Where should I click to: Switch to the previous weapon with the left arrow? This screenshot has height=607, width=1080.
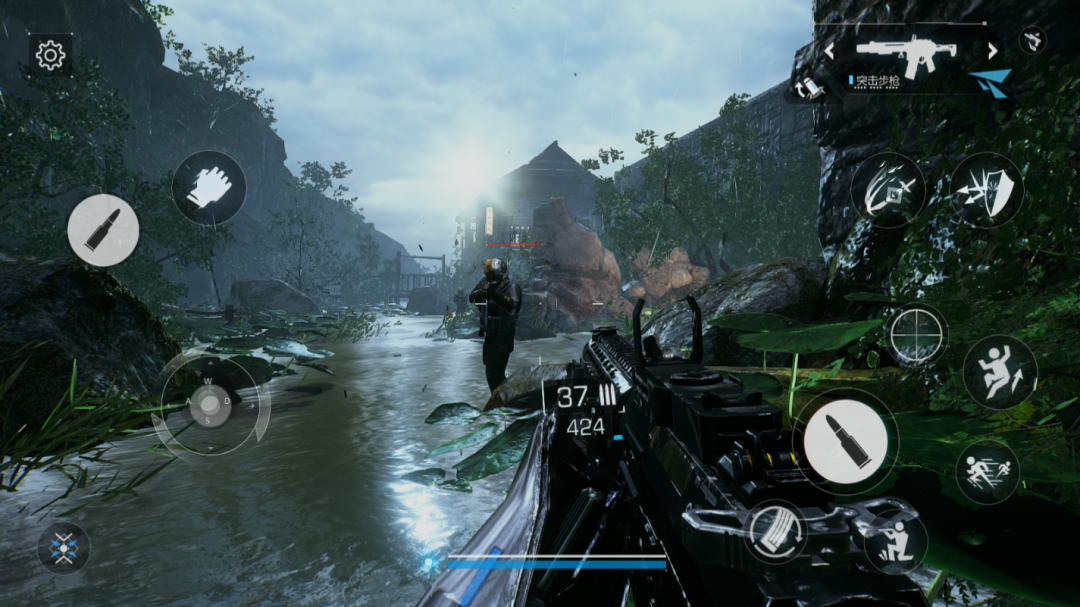pos(829,50)
